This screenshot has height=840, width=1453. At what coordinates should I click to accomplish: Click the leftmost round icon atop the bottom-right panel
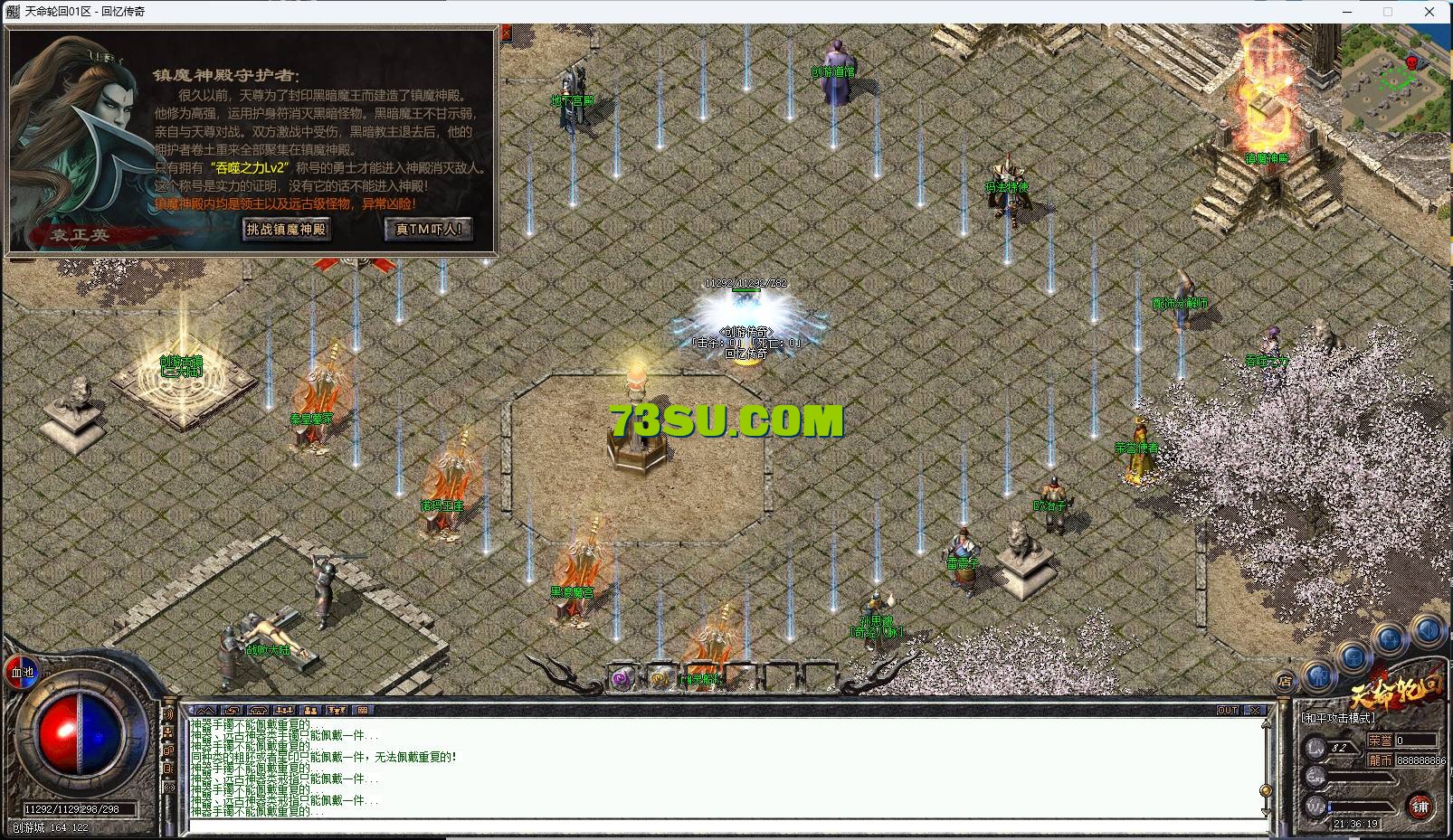1320,675
